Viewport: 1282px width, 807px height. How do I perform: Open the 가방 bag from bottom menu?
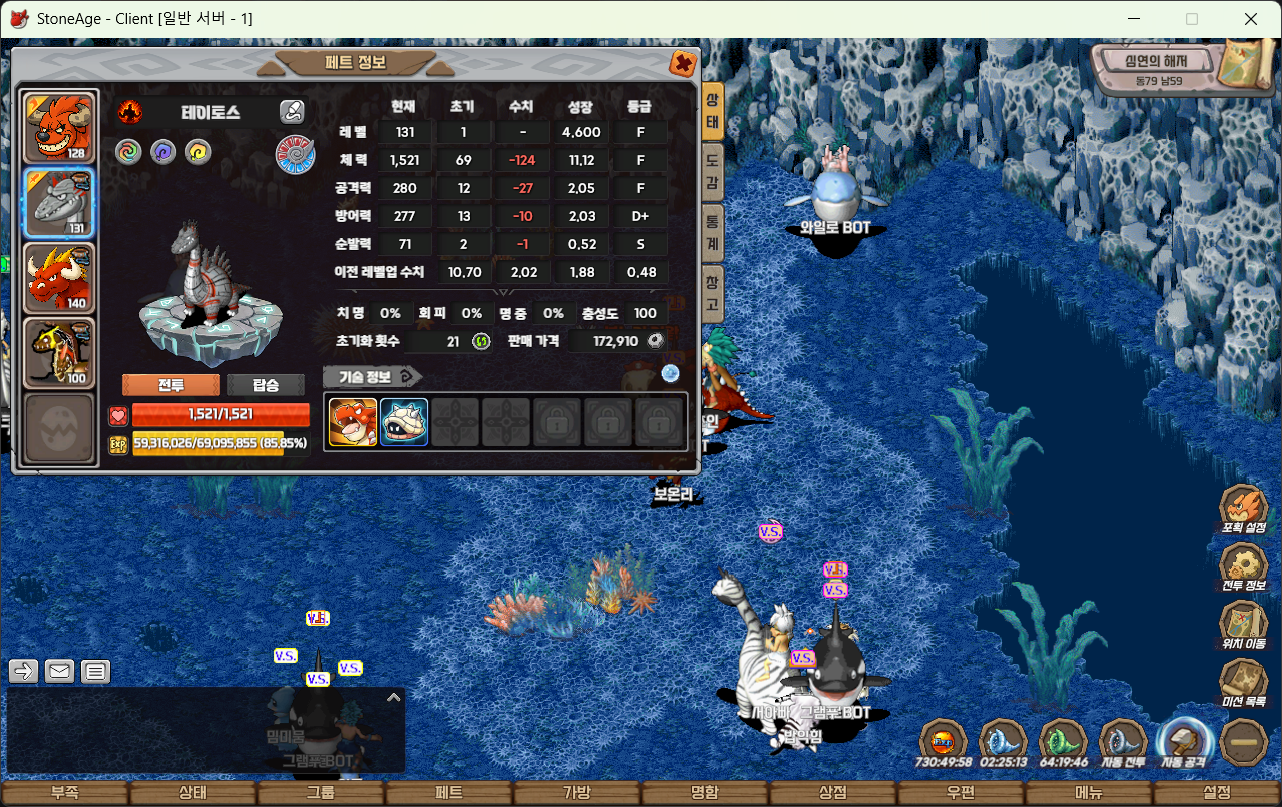577,793
